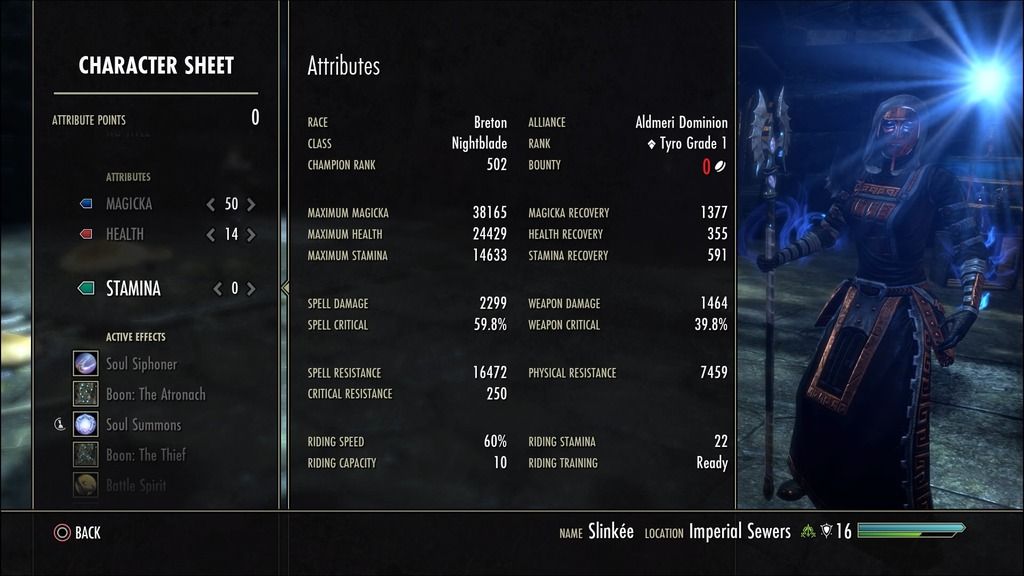Add a Stamina point with right arrow
The width and height of the screenshot is (1024, 576).
tap(251, 289)
